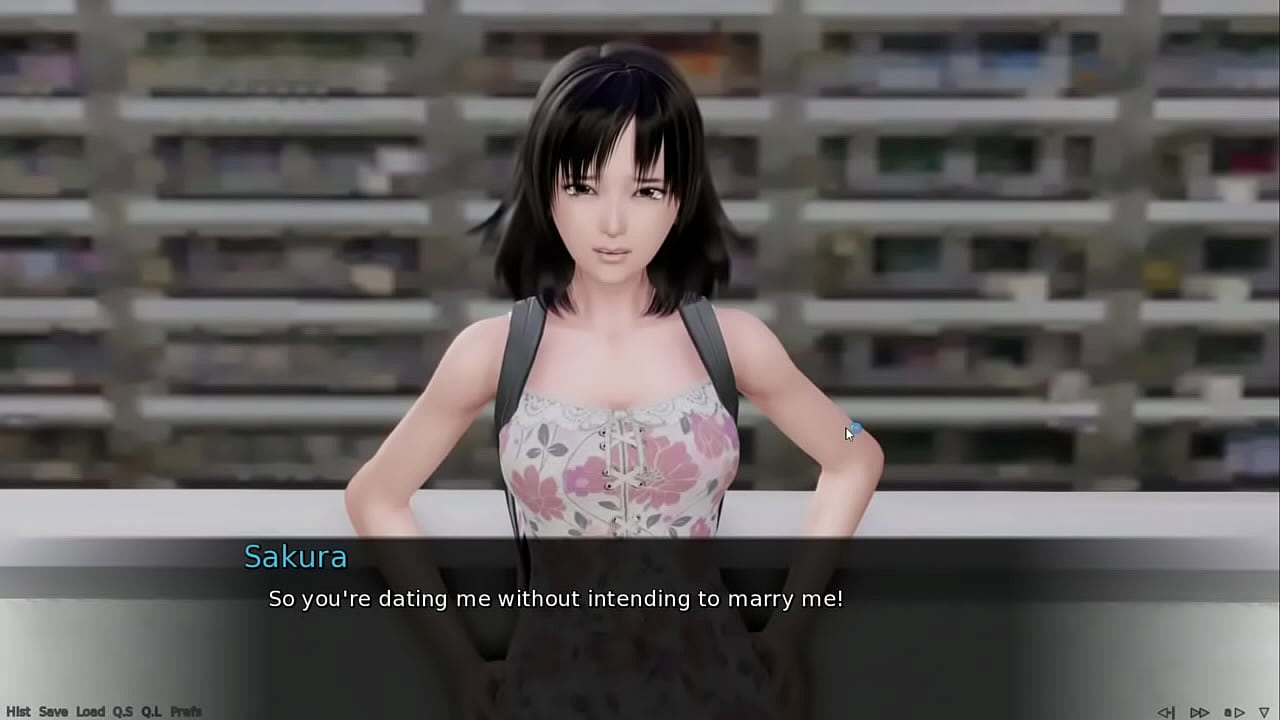Click Prefs in the quick menu bar
This screenshot has height=720, width=1280.
[x=185, y=711]
